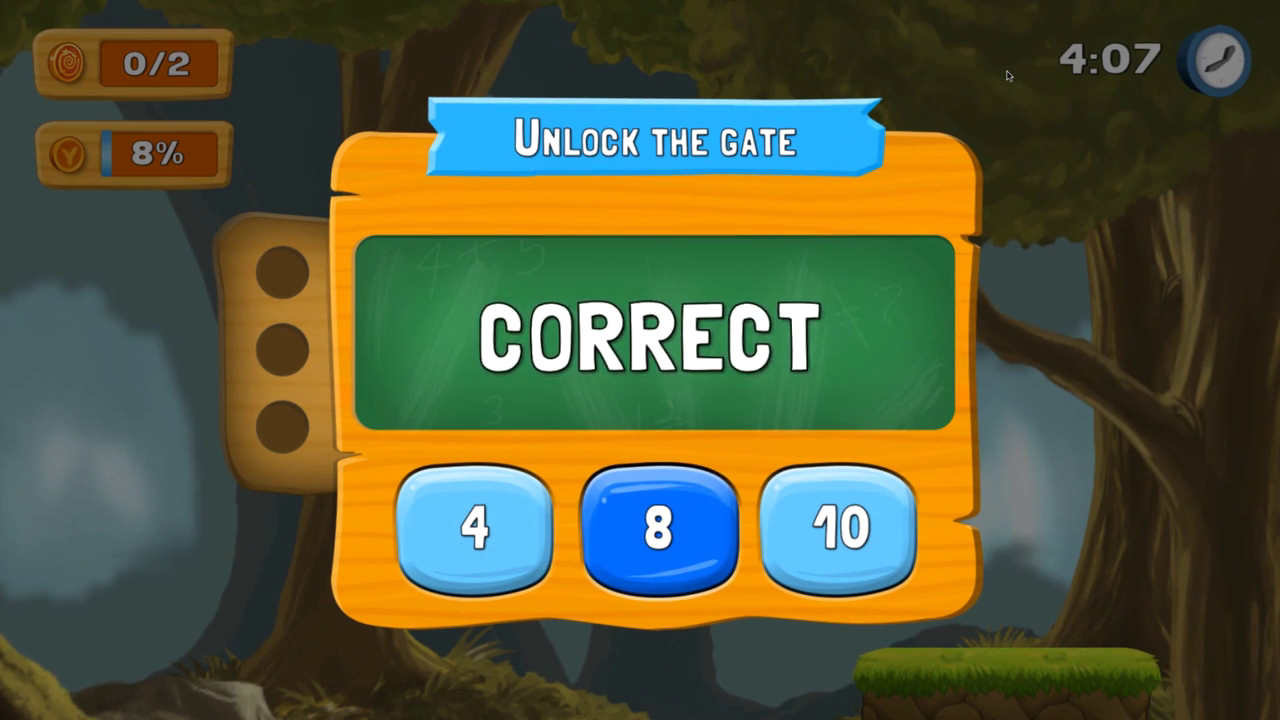1280x720 pixels.
Task: Click the swirl cookie collectible icon
Action: pyautogui.click(x=66, y=62)
